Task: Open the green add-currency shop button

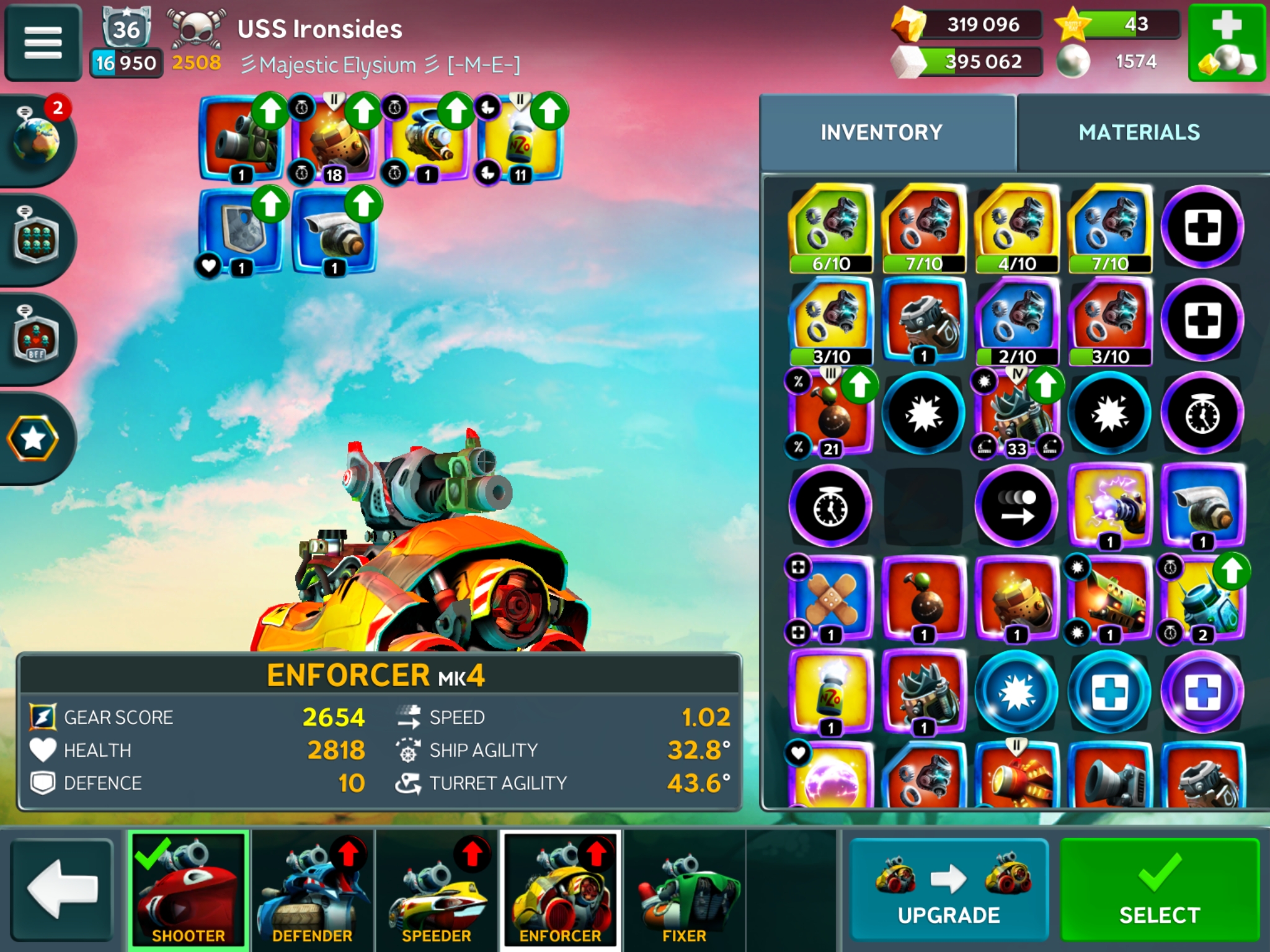Action: [1227, 43]
